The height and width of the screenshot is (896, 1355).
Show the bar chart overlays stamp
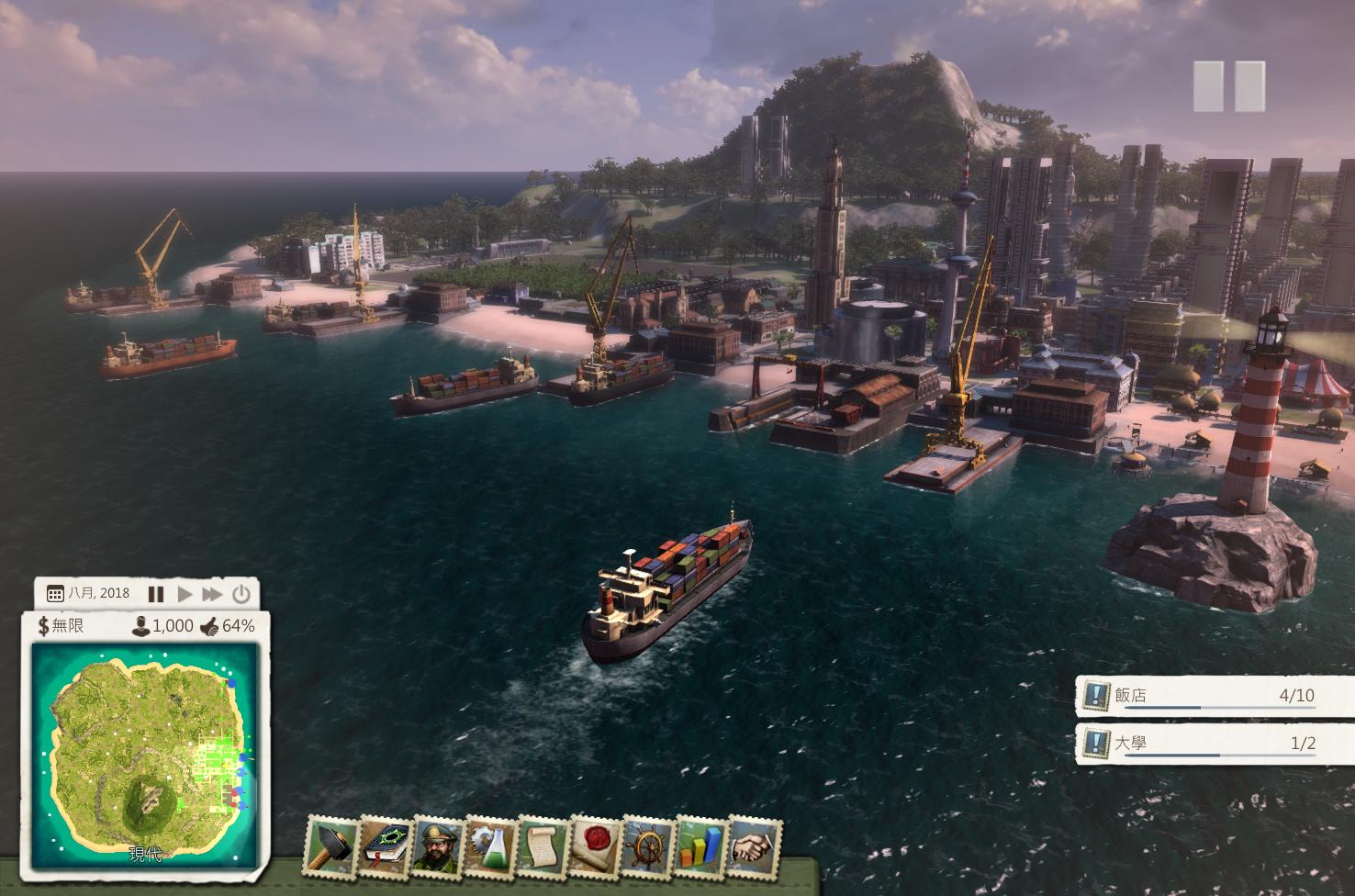click(x=702, y=846)
